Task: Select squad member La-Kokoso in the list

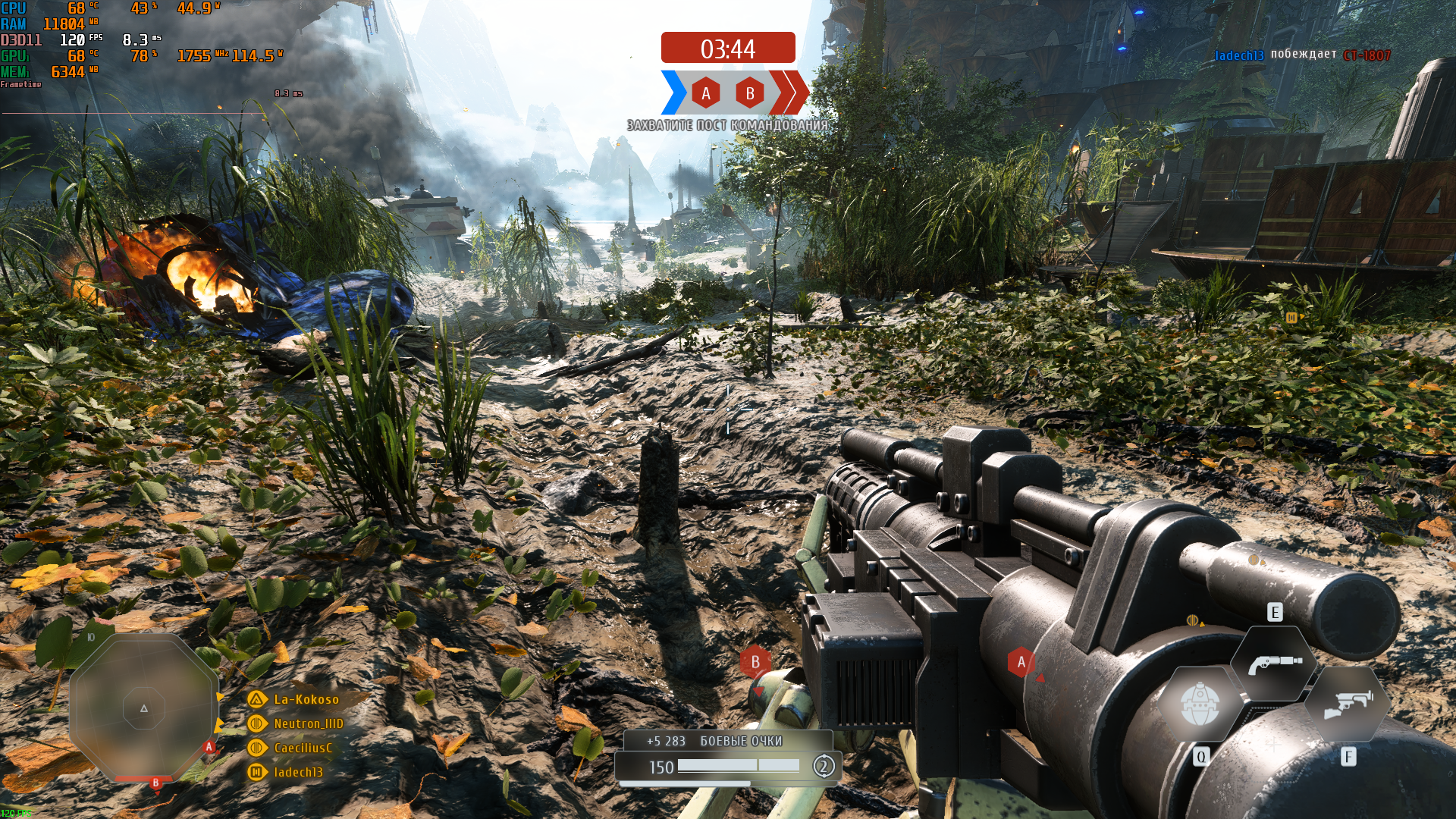Action: [306, 699]
